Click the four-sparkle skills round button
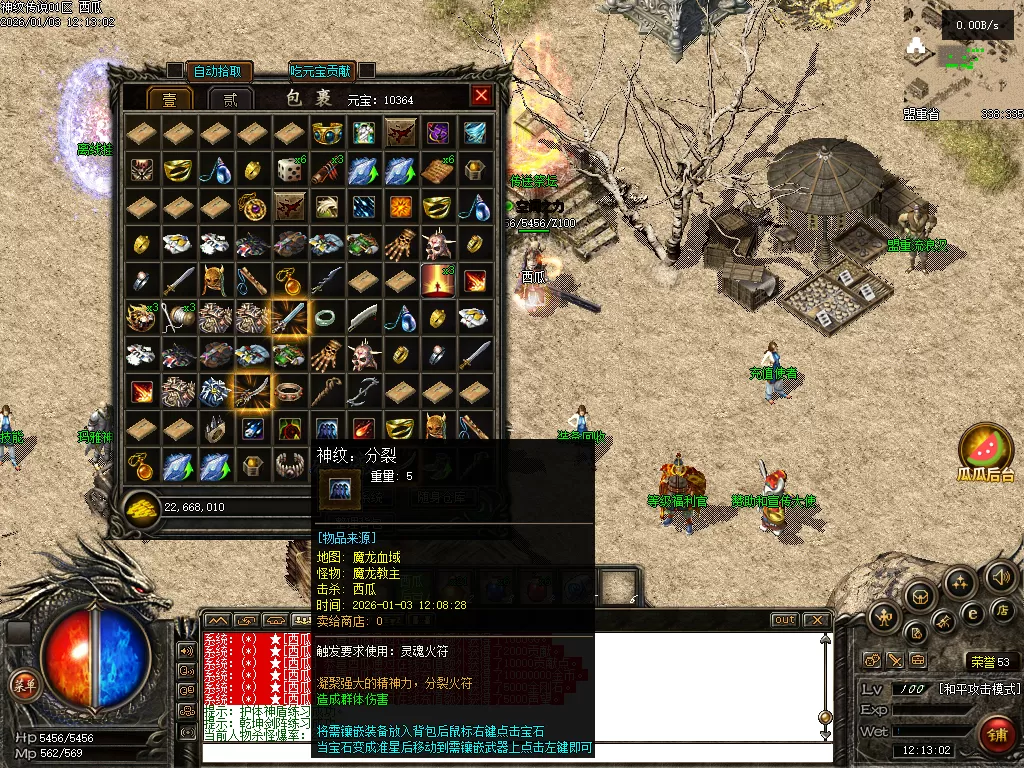 (x=959, y=583)
